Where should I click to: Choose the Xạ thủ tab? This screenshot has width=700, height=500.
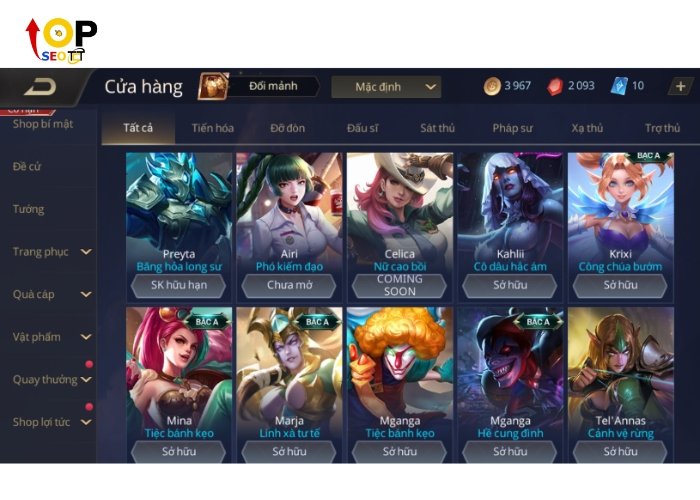588,128
